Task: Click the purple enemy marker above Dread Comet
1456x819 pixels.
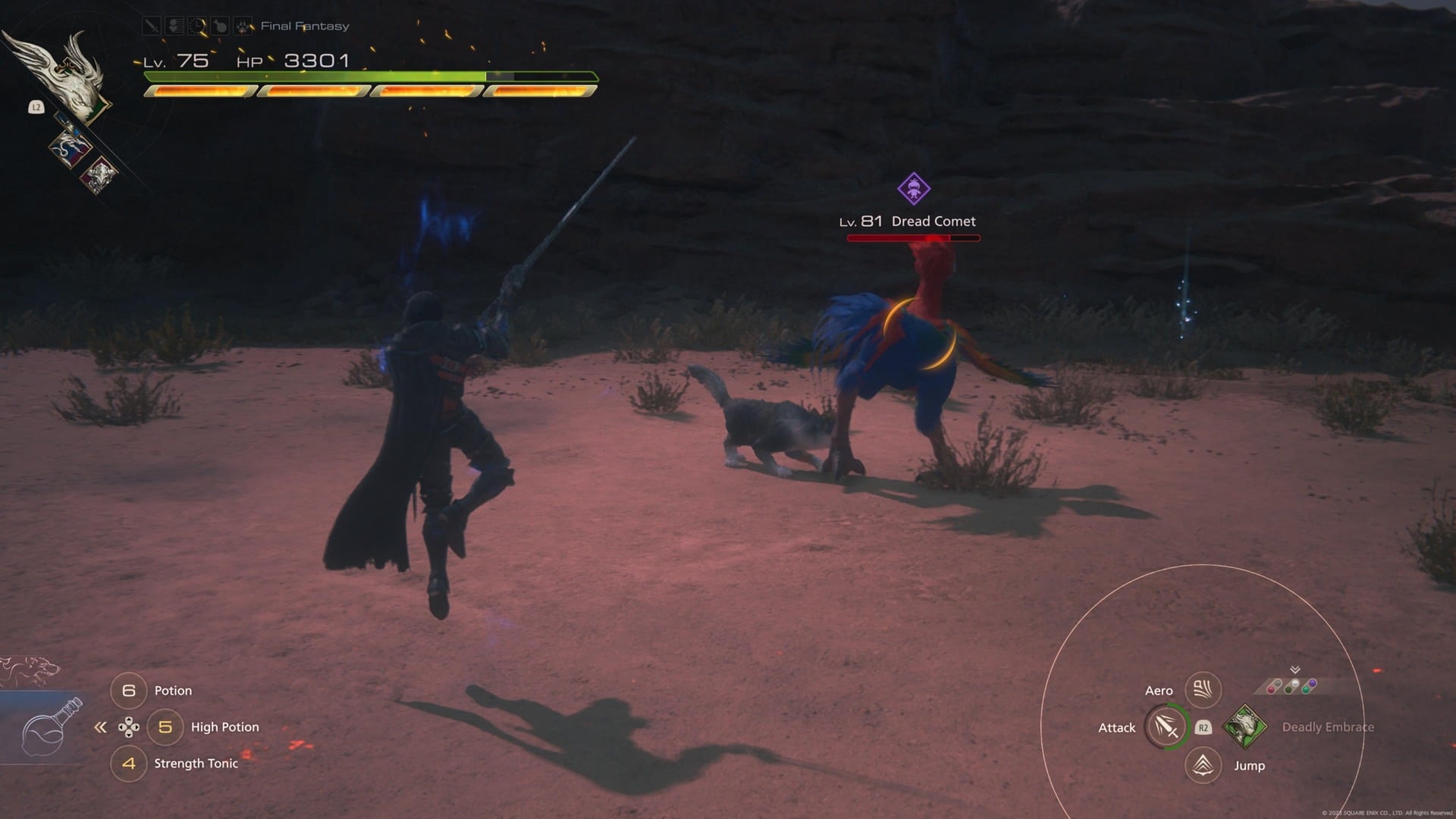Action: point(913,190)
